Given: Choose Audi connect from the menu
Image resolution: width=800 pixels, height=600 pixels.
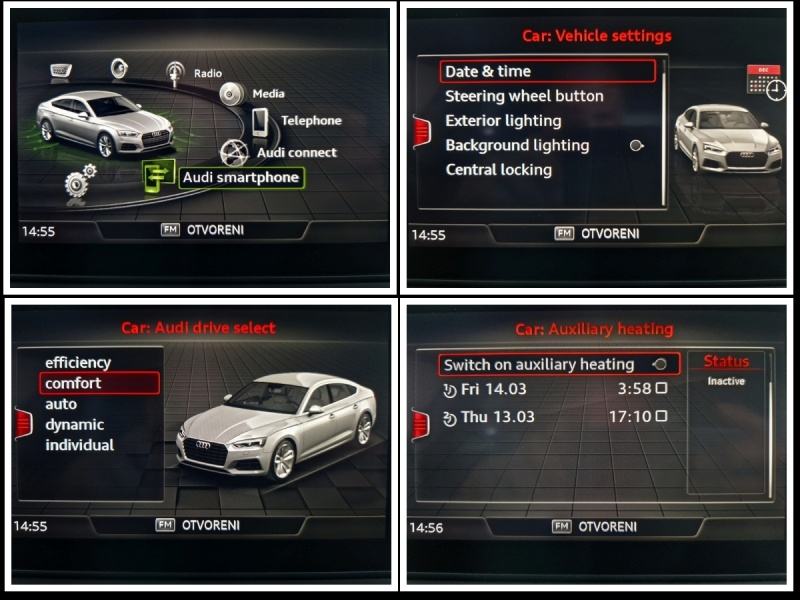Looking at the screenshot, I should point(296,153).
